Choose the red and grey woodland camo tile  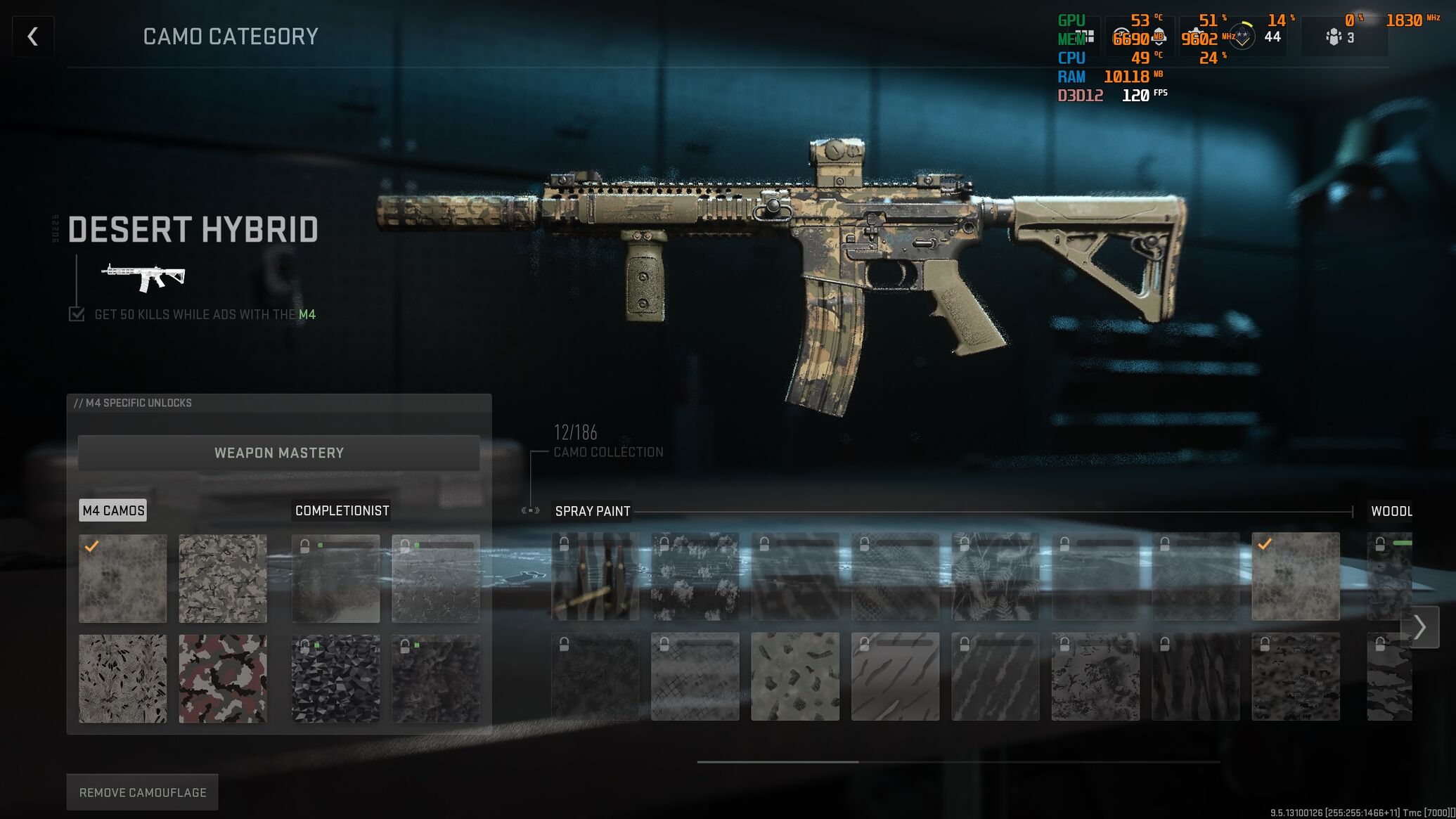click(x=223, y=678)
